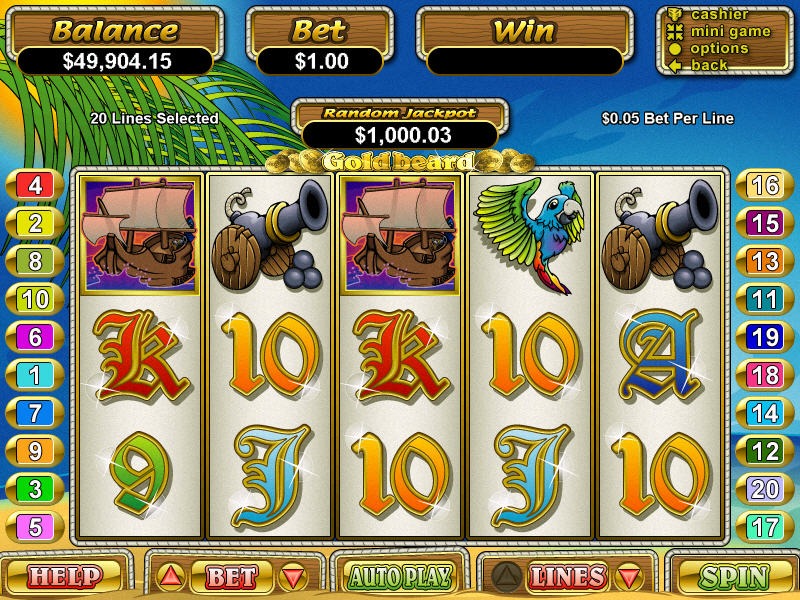Viewport: 800px width, 600px height.
Task: Reduce the number of lines with the down arrow
Action: pyautogui.click(x=628, y=577)
